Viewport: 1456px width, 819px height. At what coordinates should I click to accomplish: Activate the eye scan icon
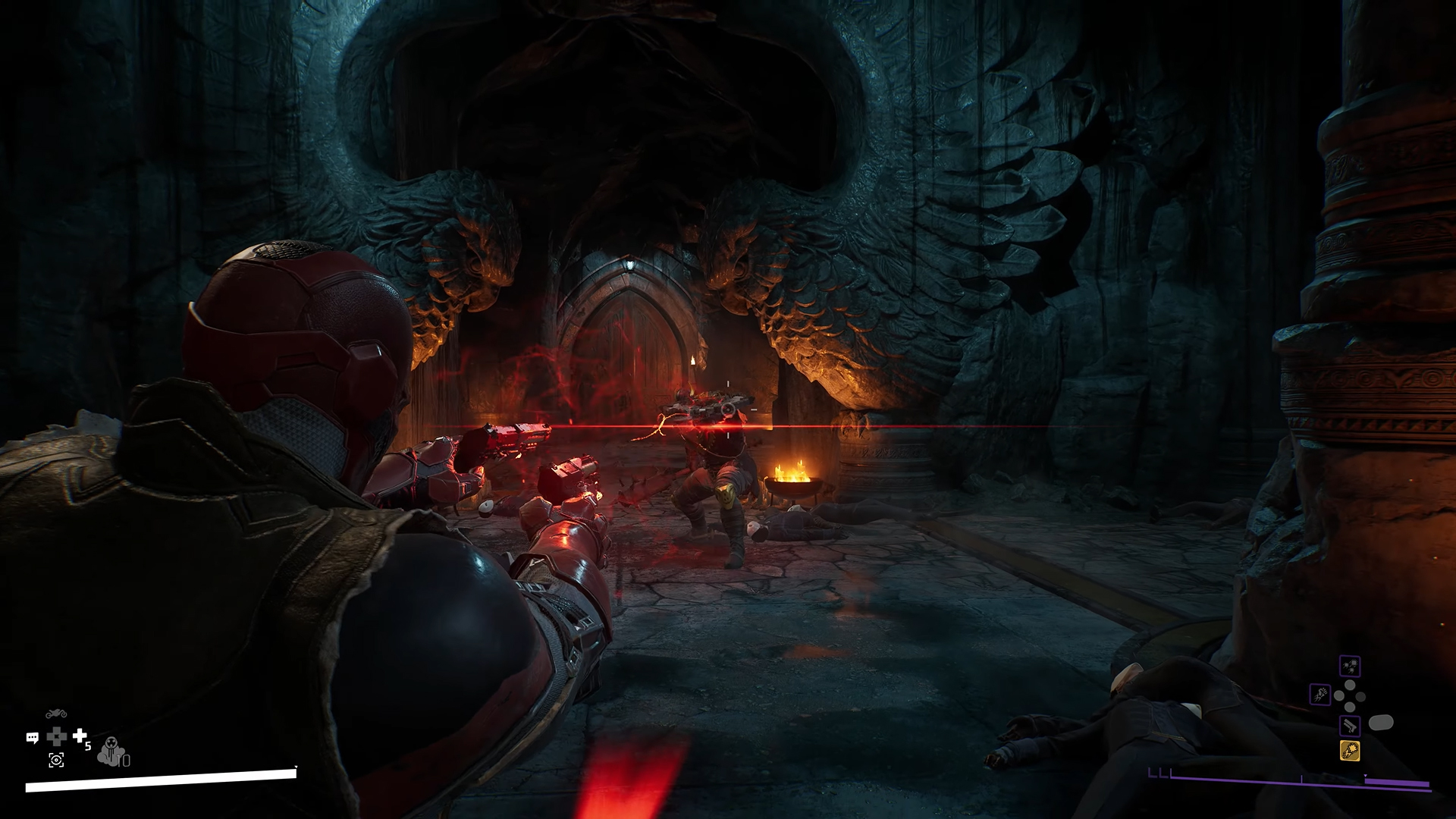[x=56, y=760]
